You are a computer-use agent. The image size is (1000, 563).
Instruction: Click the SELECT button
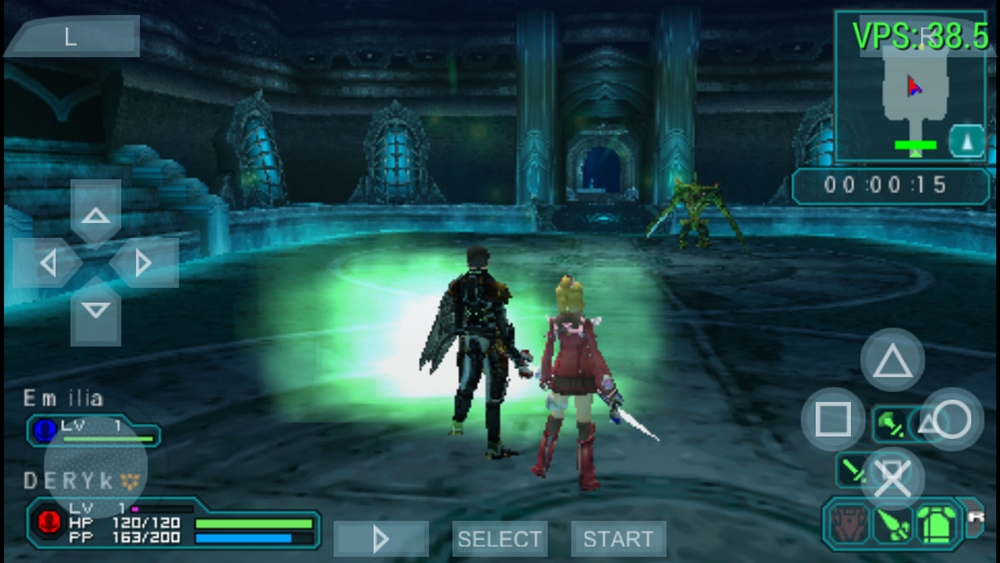(x=499, y=539)
